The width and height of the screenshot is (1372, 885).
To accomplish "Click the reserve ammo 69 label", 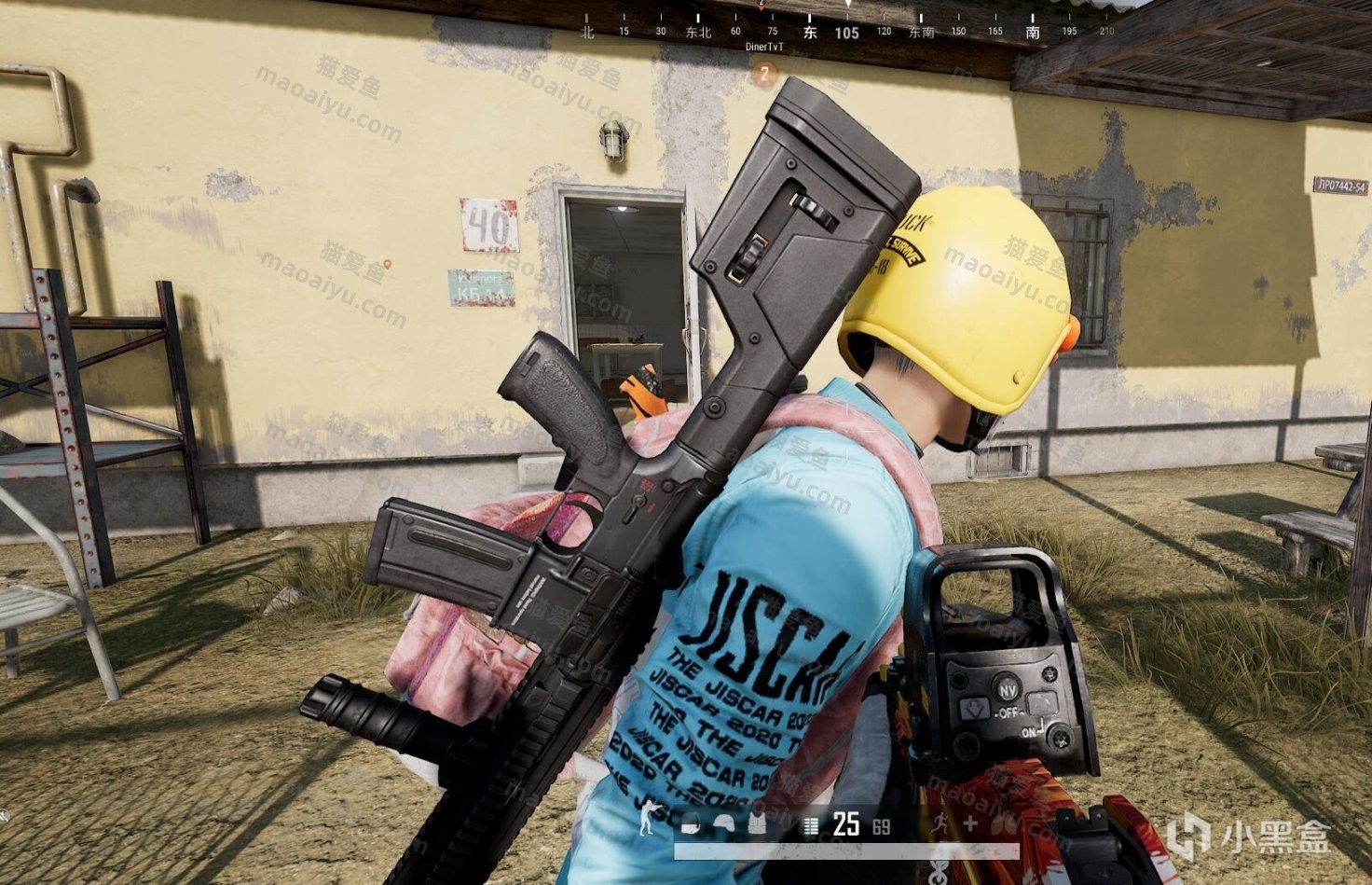I will [x=880, y=824].
